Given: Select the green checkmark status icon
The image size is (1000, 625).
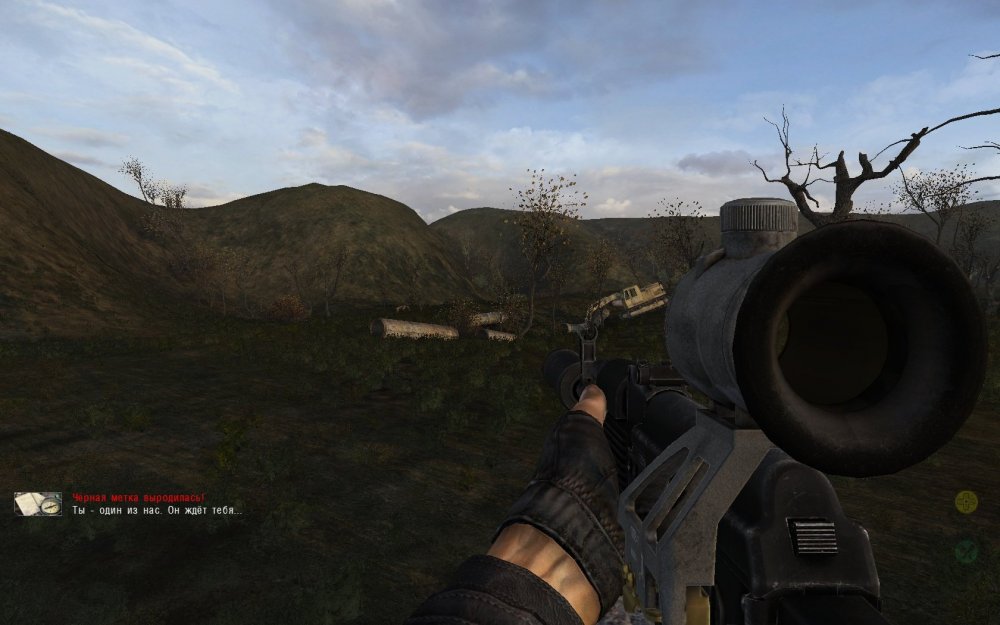Looking at the screenshot, I should point(965,551).
